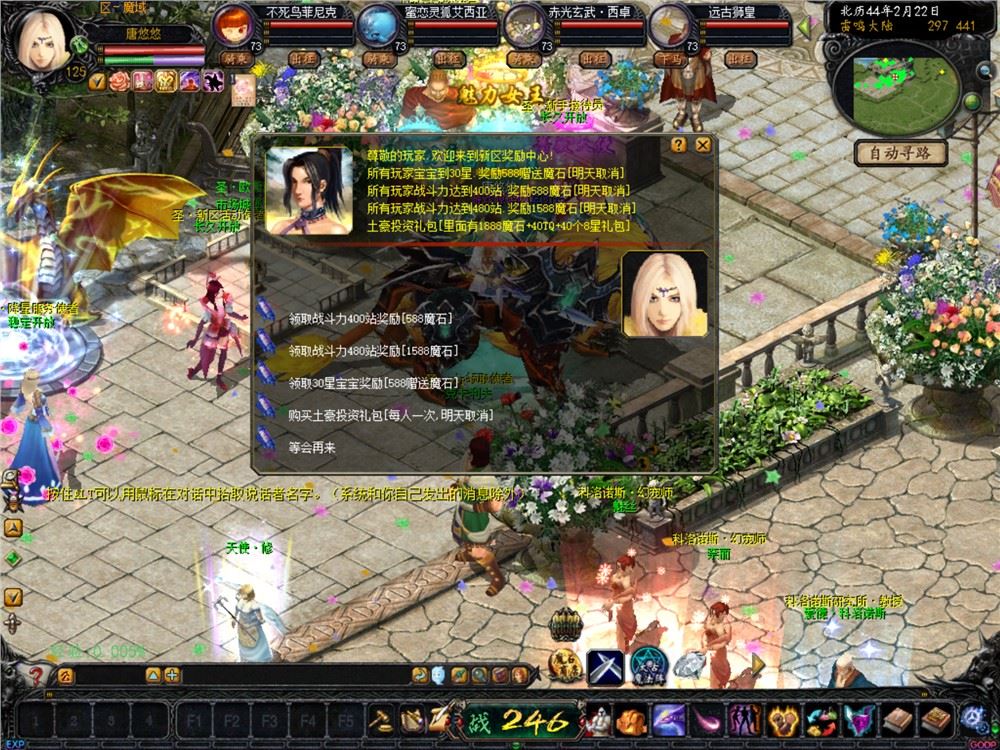
Task: Select the 不死鸟菲尼克 pet portrait
Action: point(233,25)
